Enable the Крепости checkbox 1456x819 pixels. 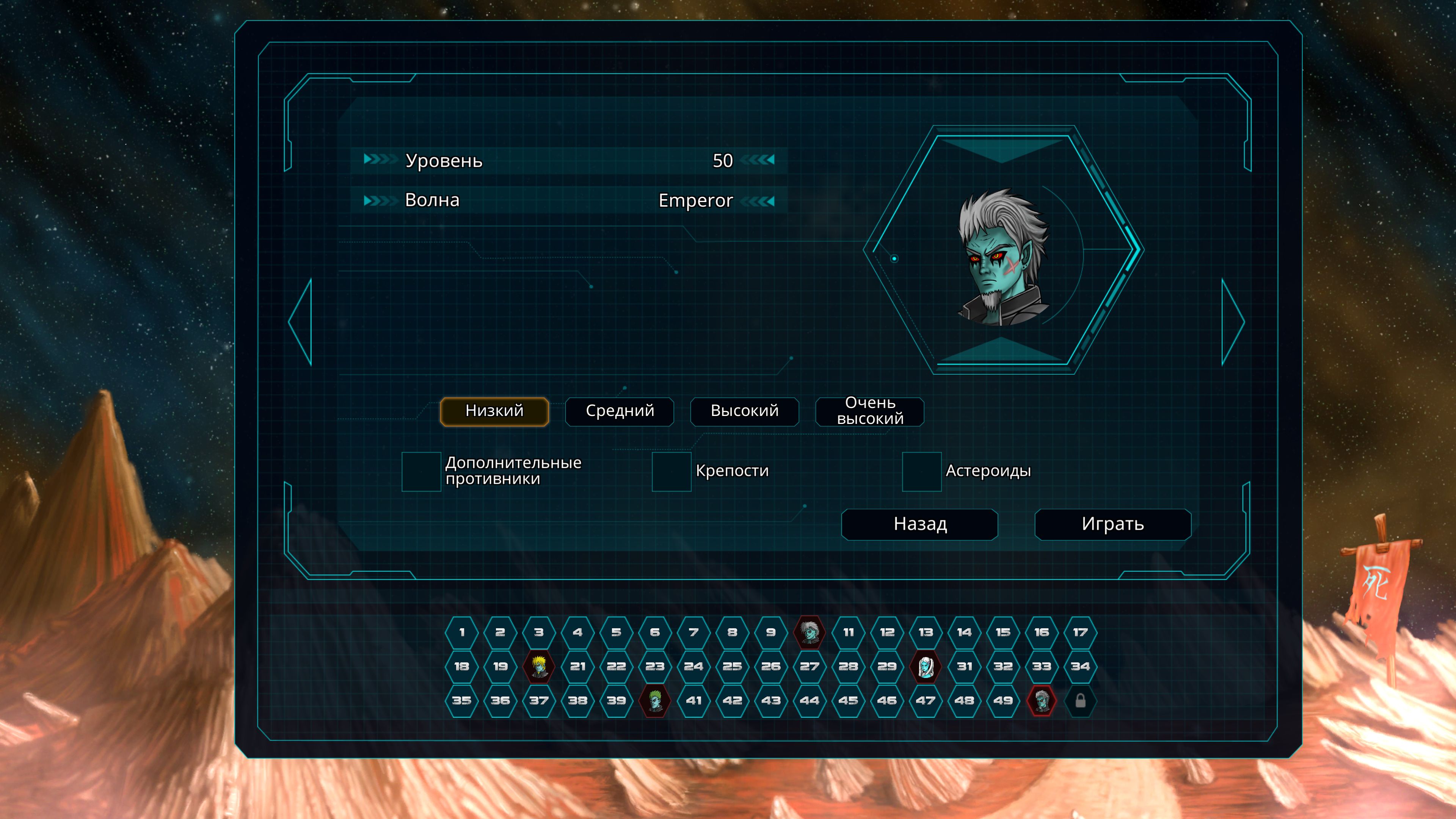click(672, 471)
